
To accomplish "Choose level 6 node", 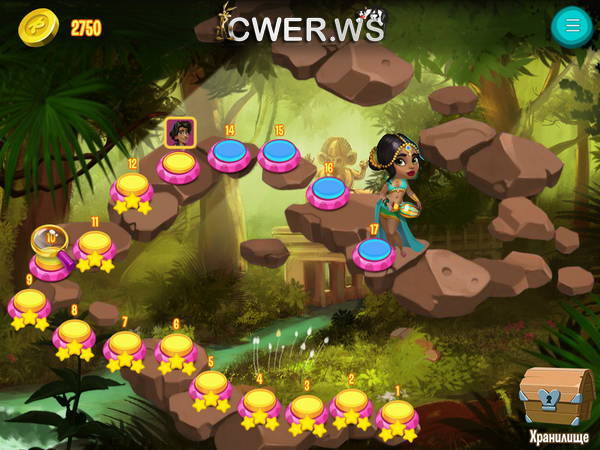I will coord(176,348).
